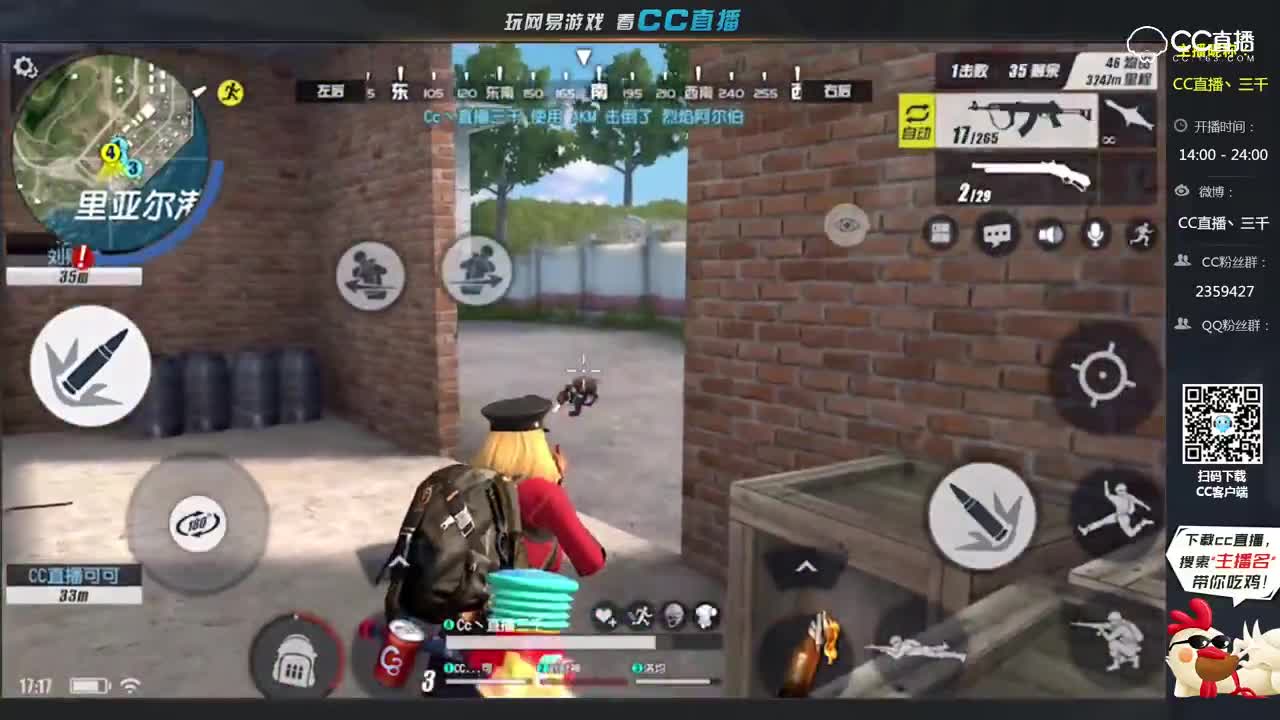Open the in-game chat bubble

point(996,236)
